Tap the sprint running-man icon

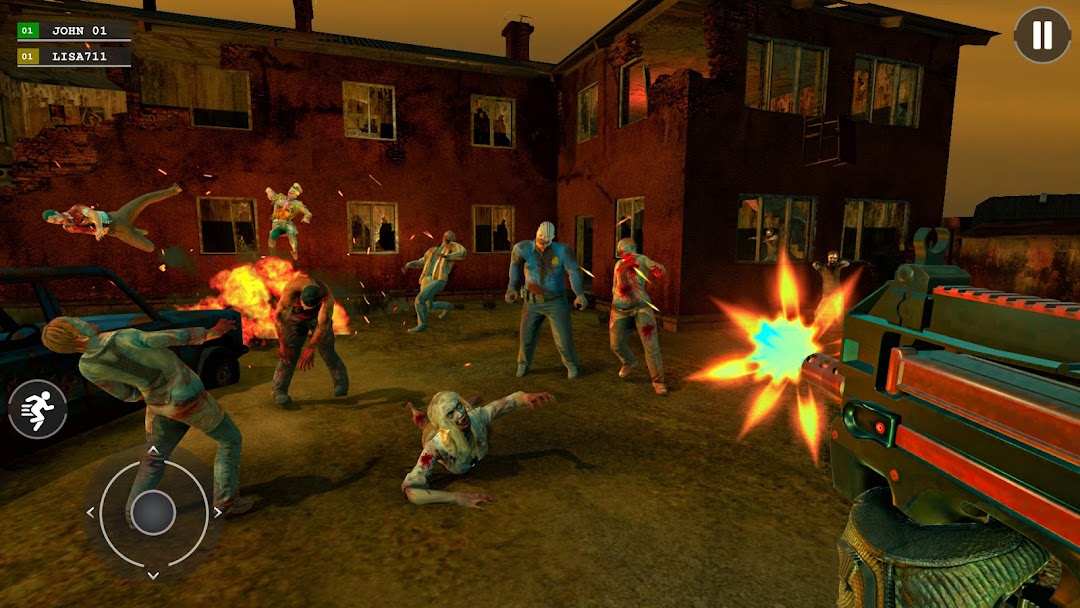tap(38, 410)
